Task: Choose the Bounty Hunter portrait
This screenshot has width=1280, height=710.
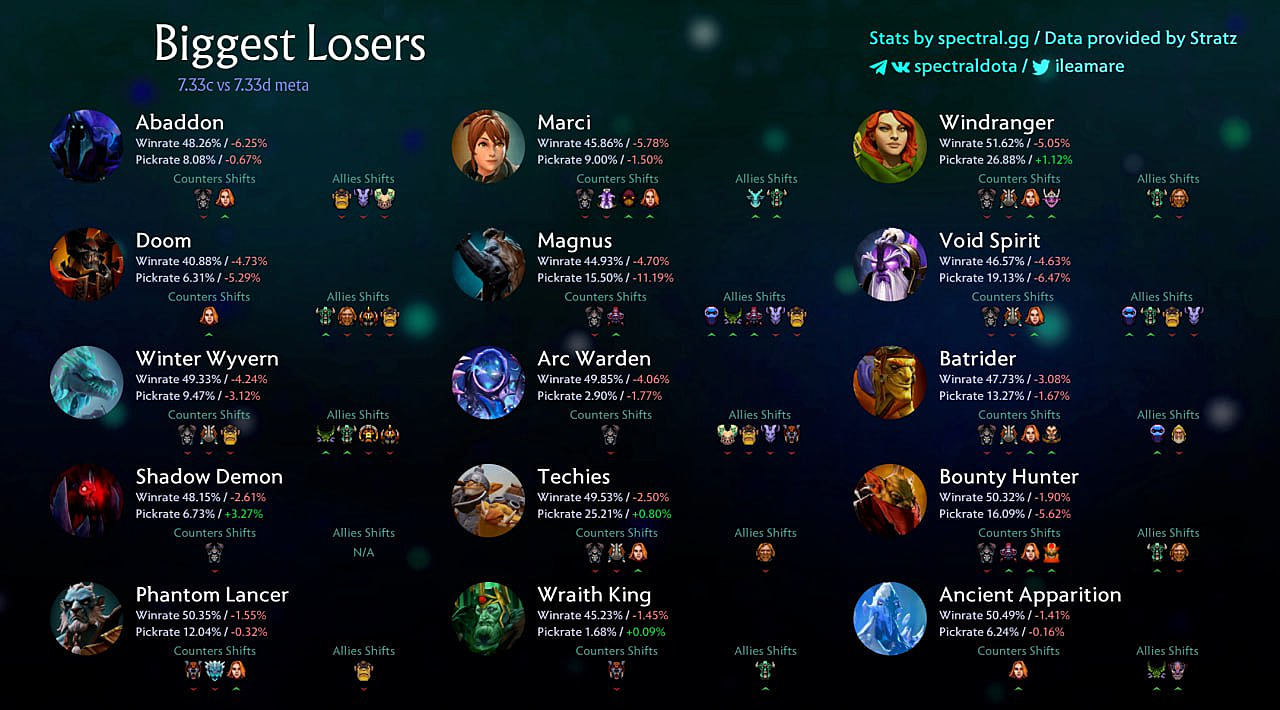Action: (890, 500)
